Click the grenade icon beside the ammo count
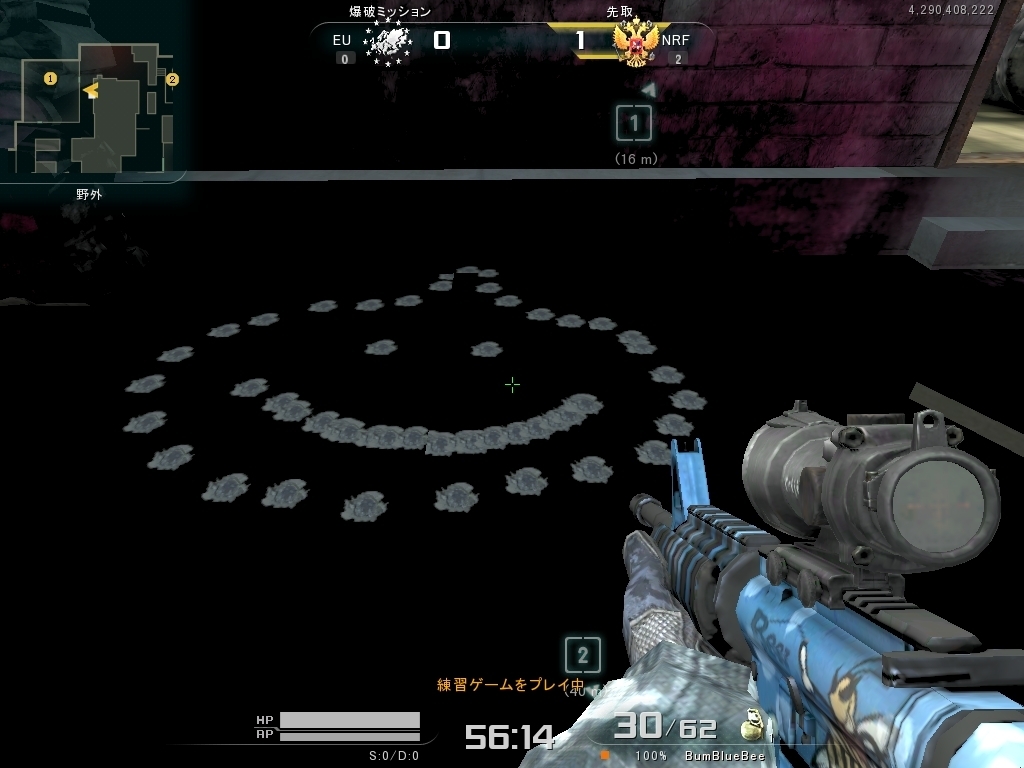Screen dimensions: 1024x768 click(x=748, y=727)
